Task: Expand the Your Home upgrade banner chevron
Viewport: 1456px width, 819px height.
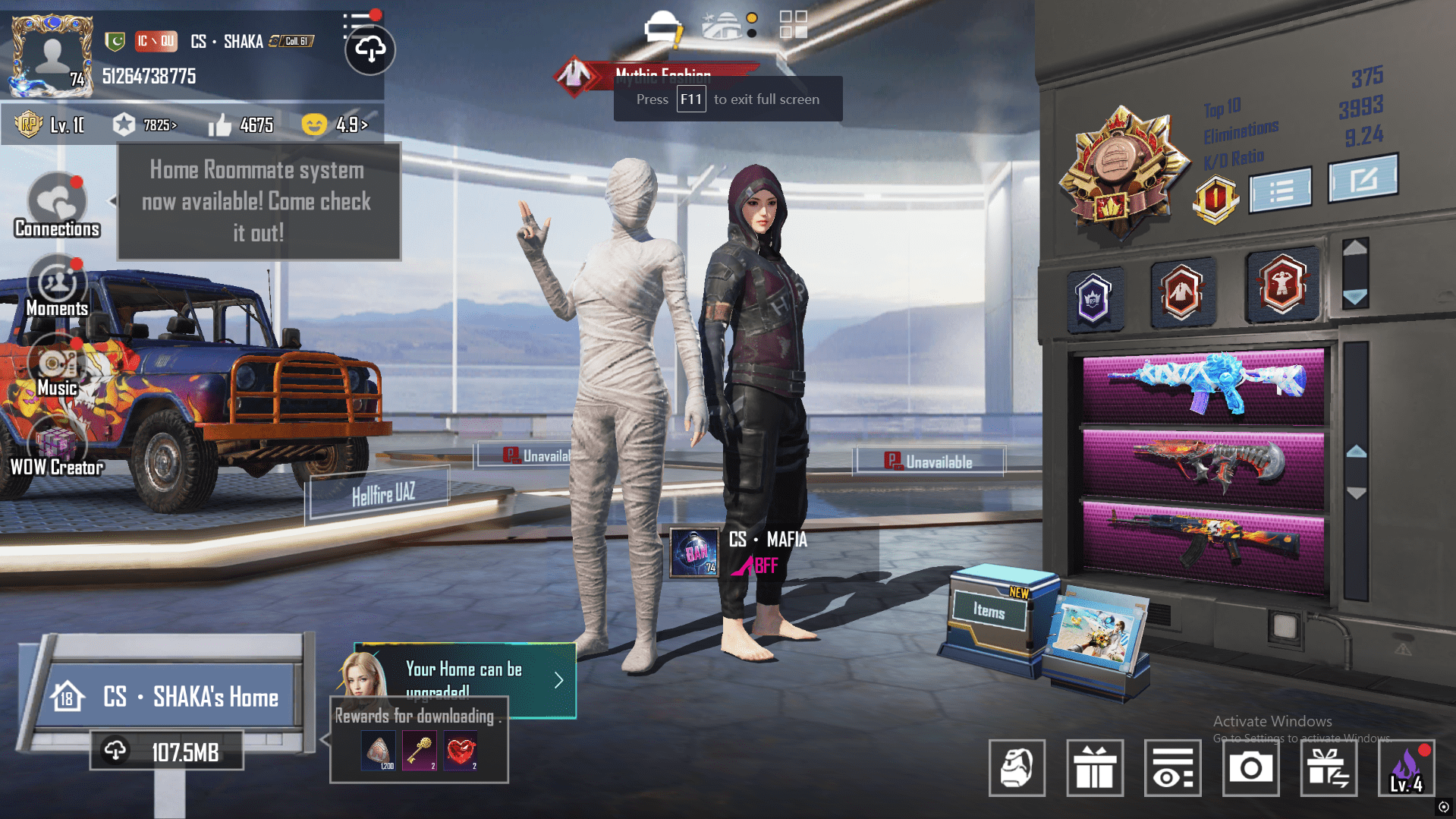Action: (x=559, y=680)
